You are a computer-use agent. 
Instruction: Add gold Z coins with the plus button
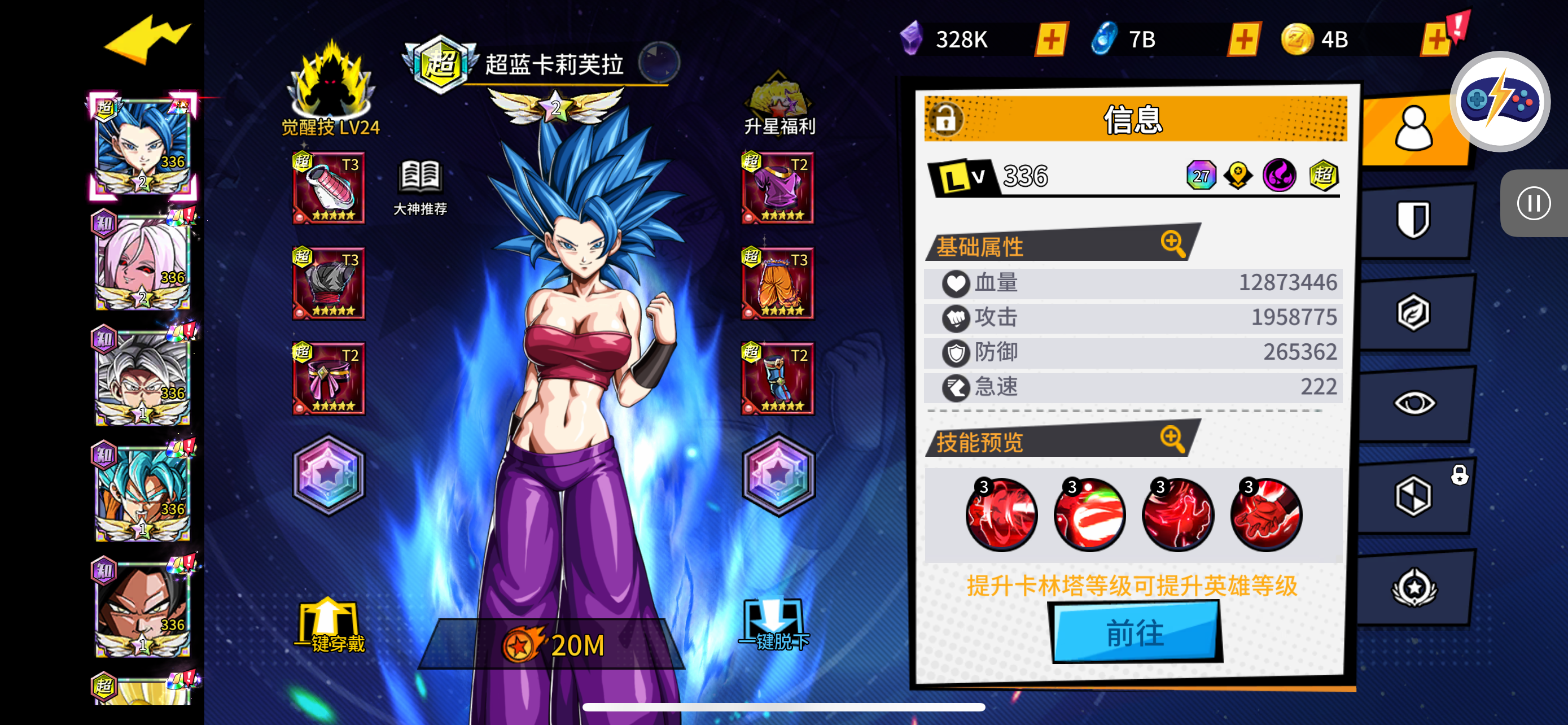(1435, 40)
